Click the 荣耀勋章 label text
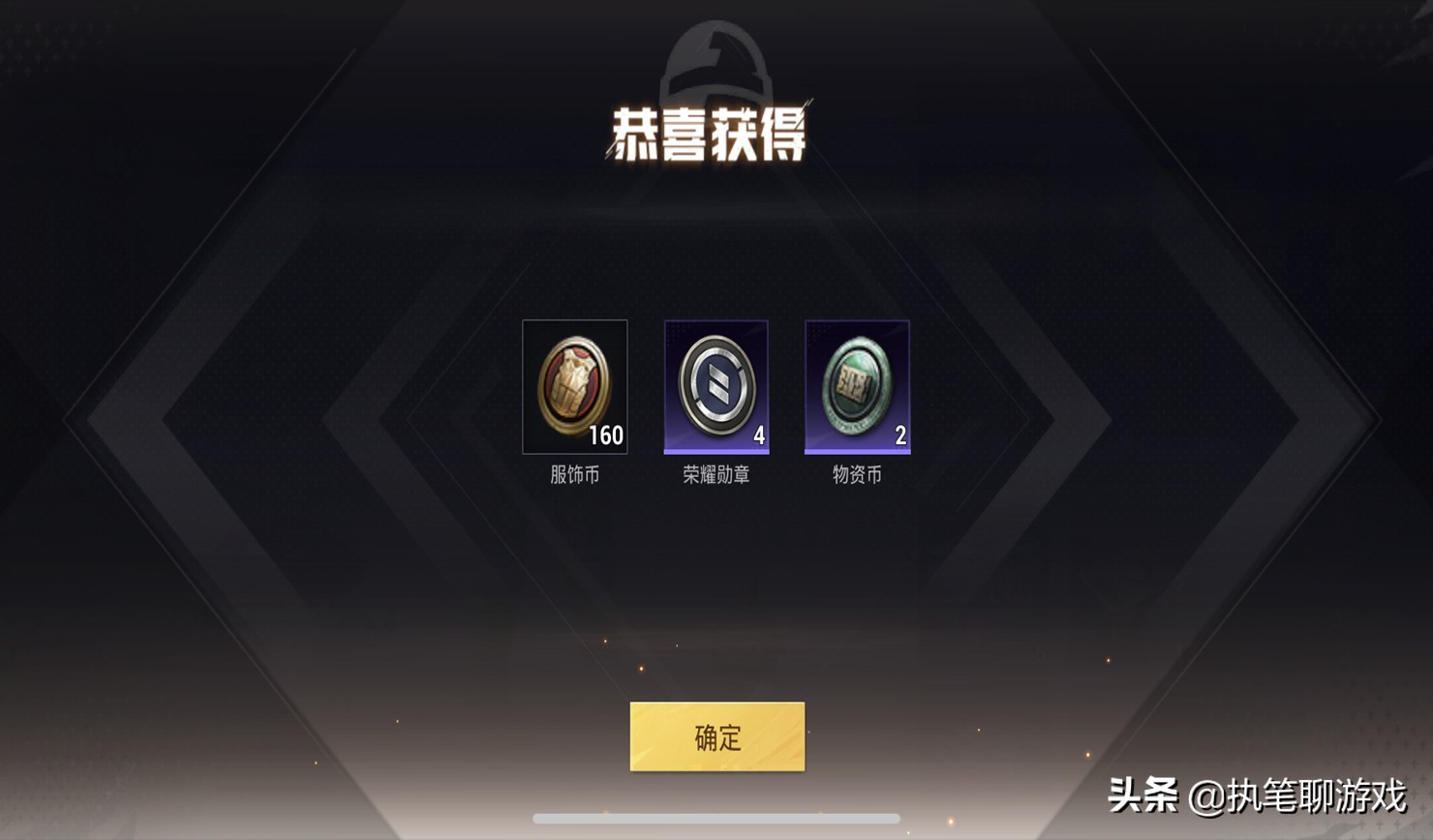The height and width of the screenshot is (840, 1433). (x=716, y=473)
